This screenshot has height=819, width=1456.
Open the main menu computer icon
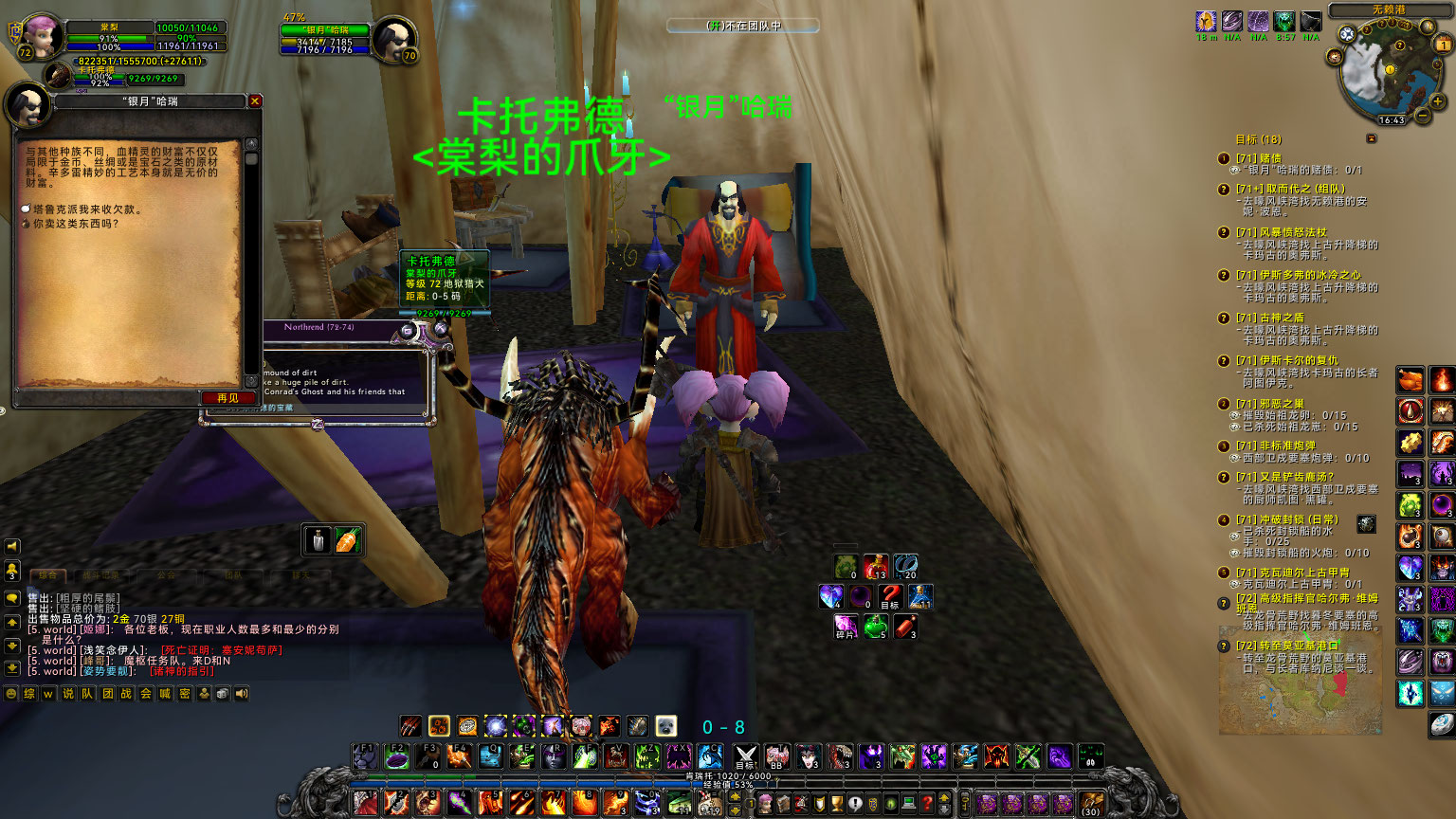click(x=908, y=802)
